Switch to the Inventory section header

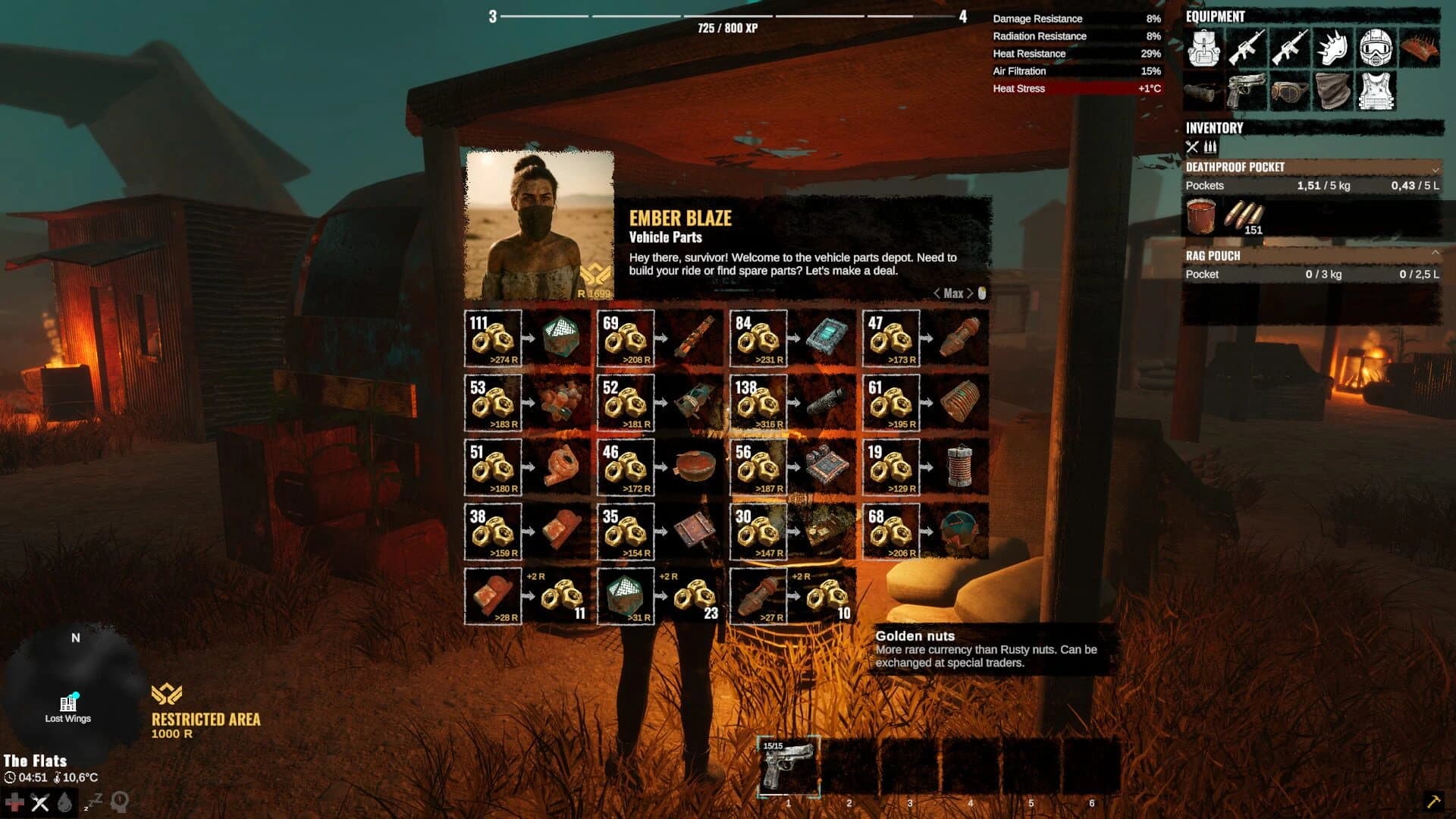click(1213, 128)
